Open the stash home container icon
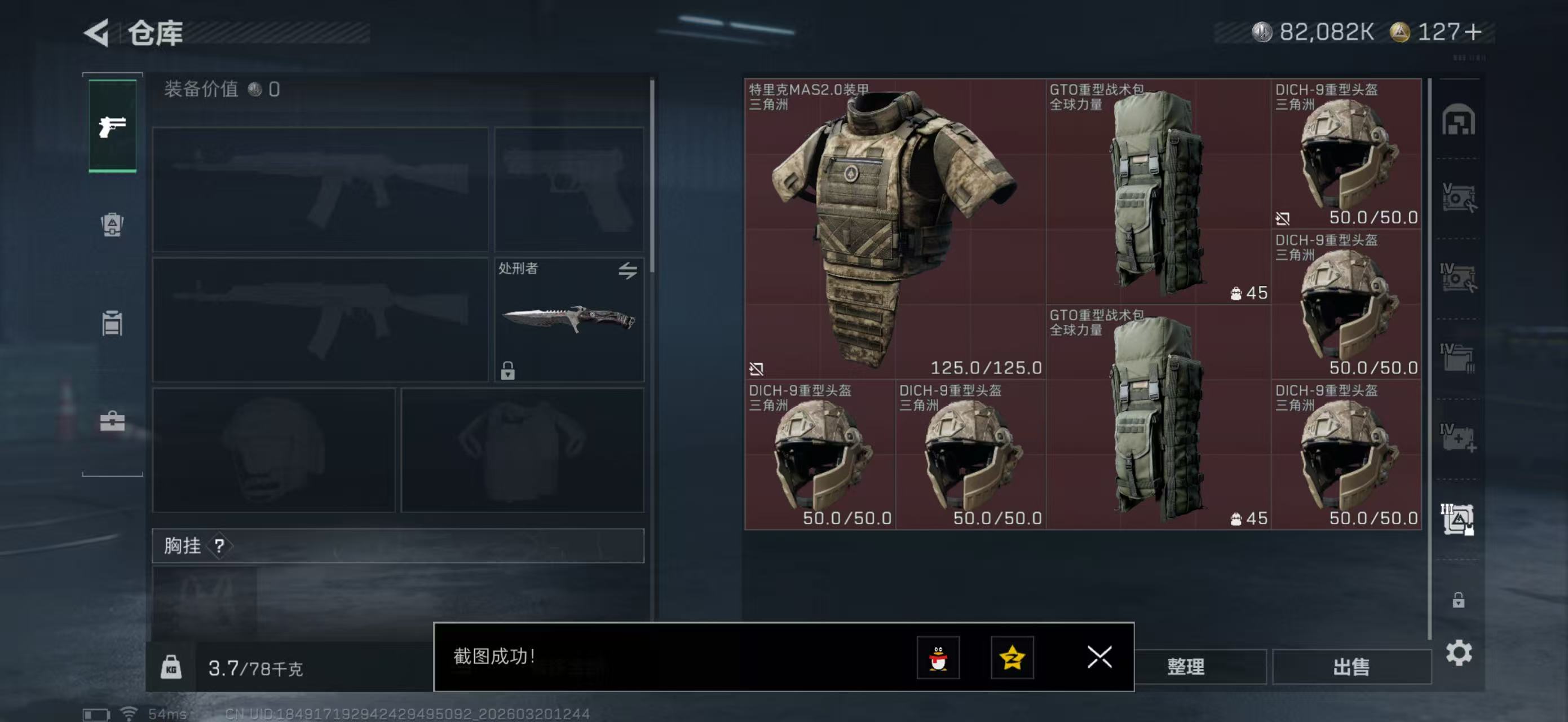This screenshot has height=722, width=1568. [x=1459, y=120]
